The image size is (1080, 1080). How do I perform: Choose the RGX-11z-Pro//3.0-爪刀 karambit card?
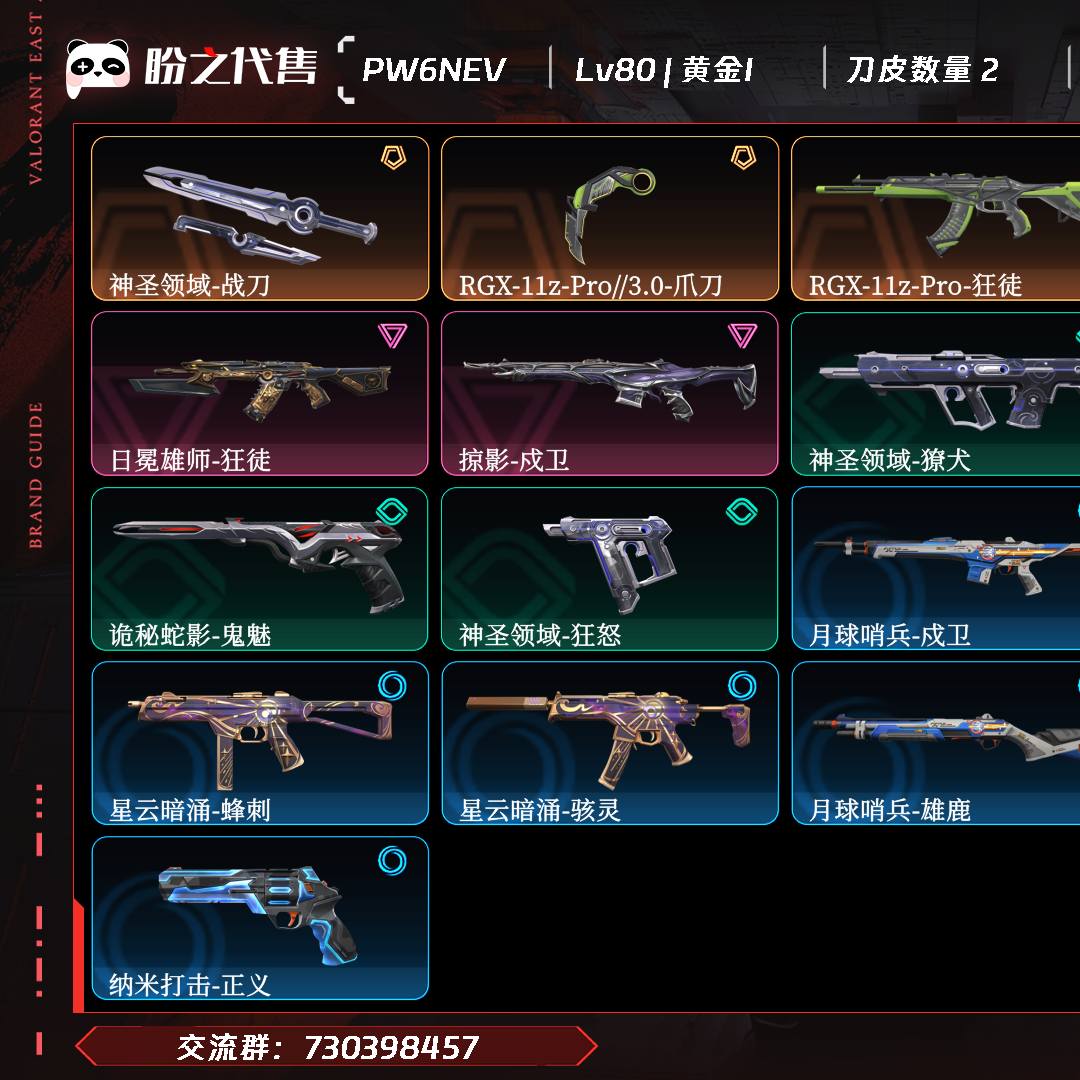[x=610, y=218]
